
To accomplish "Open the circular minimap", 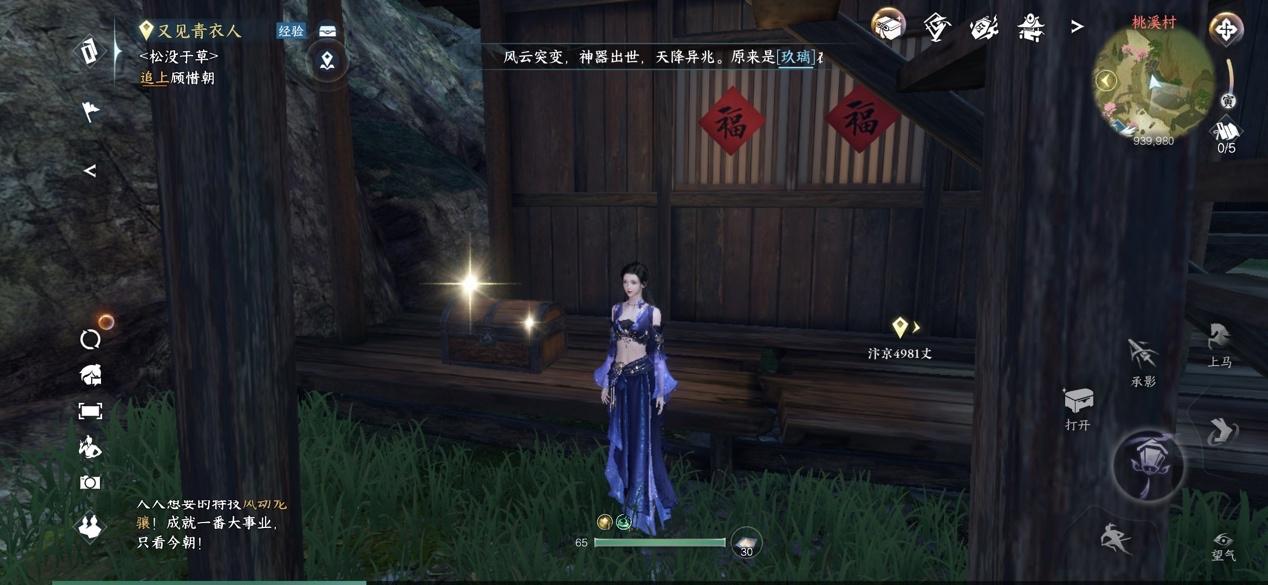I will coord(1155,83).
